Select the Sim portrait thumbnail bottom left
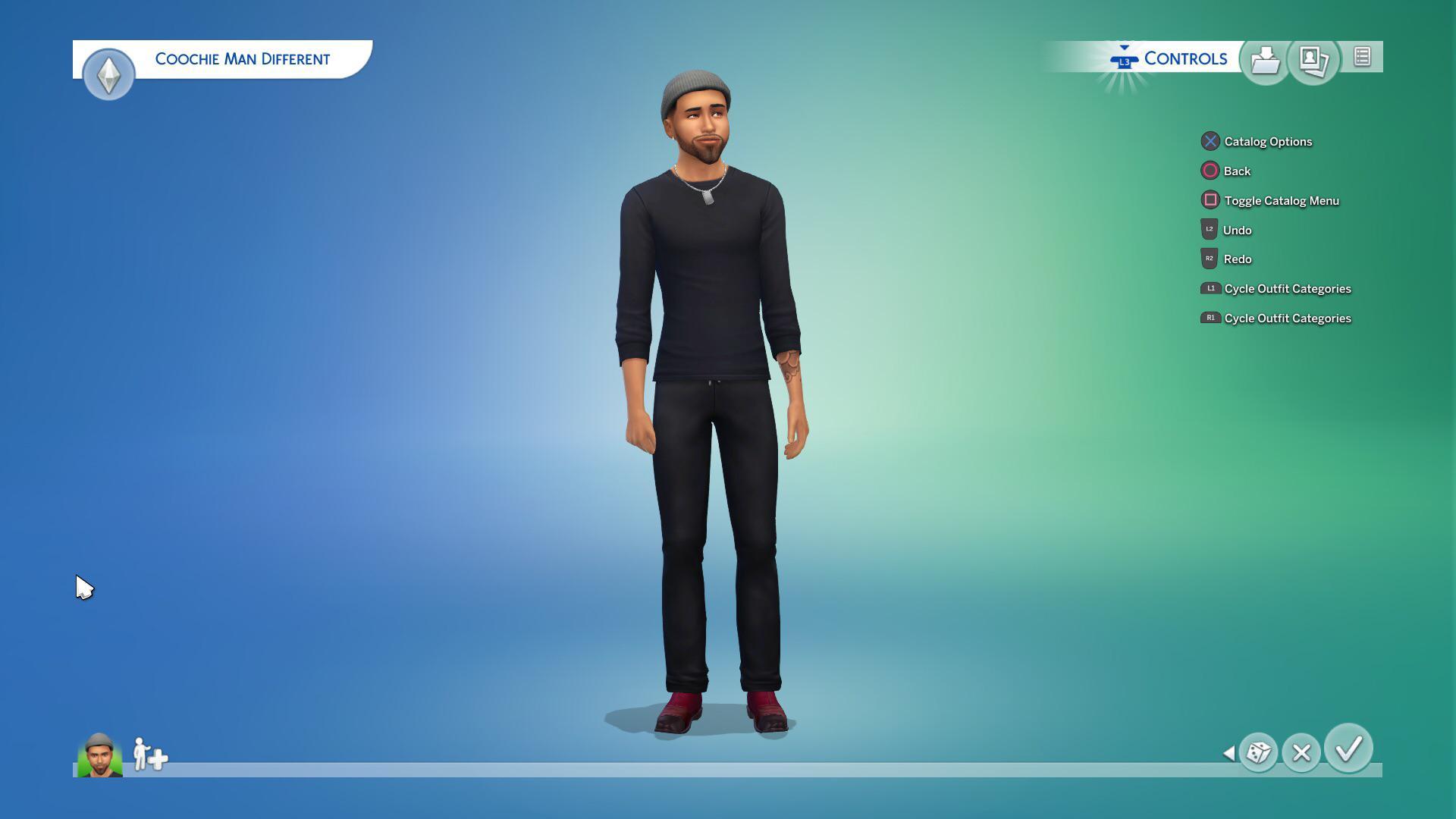 click(x=99, y=754)
